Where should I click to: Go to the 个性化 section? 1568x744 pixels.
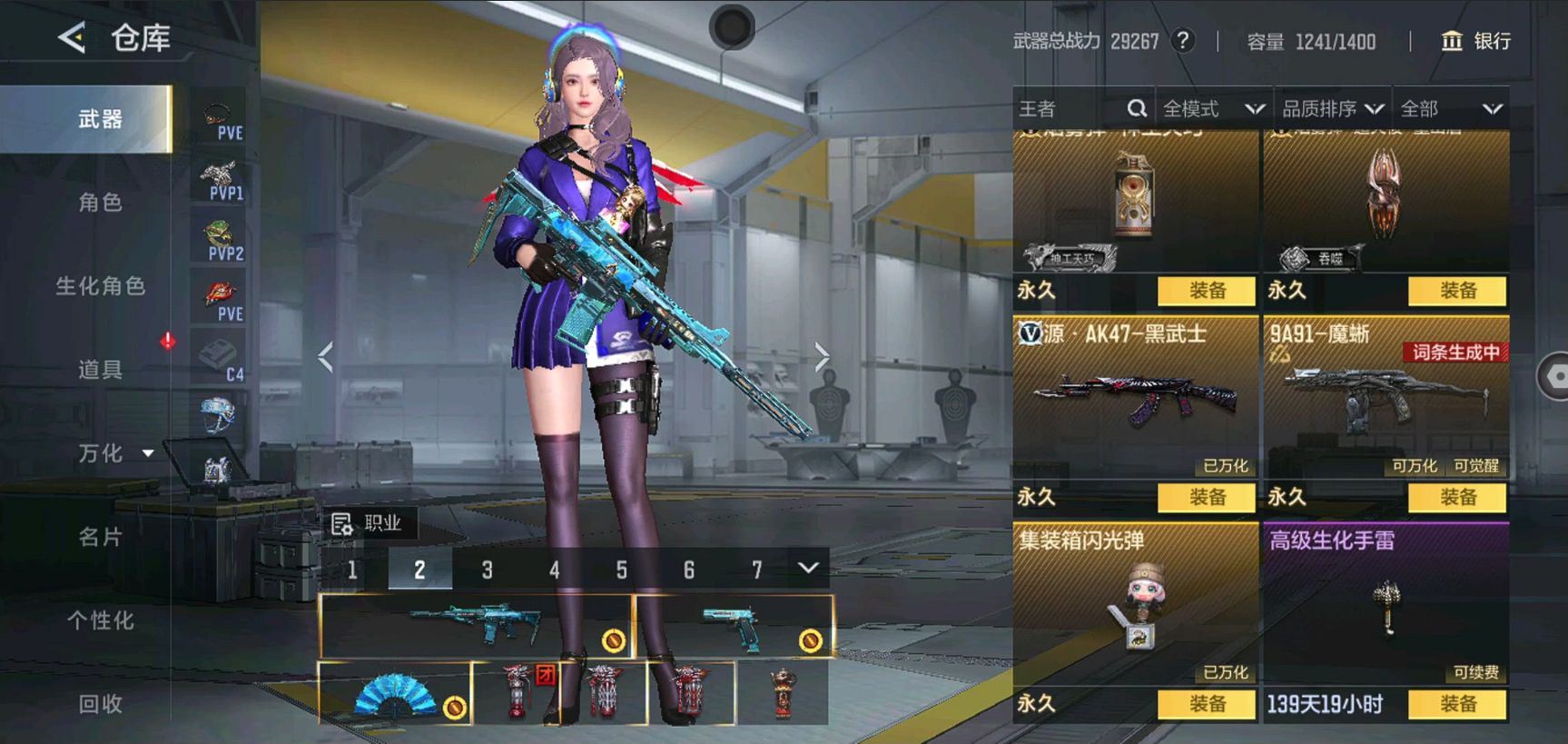pos(100,620)
